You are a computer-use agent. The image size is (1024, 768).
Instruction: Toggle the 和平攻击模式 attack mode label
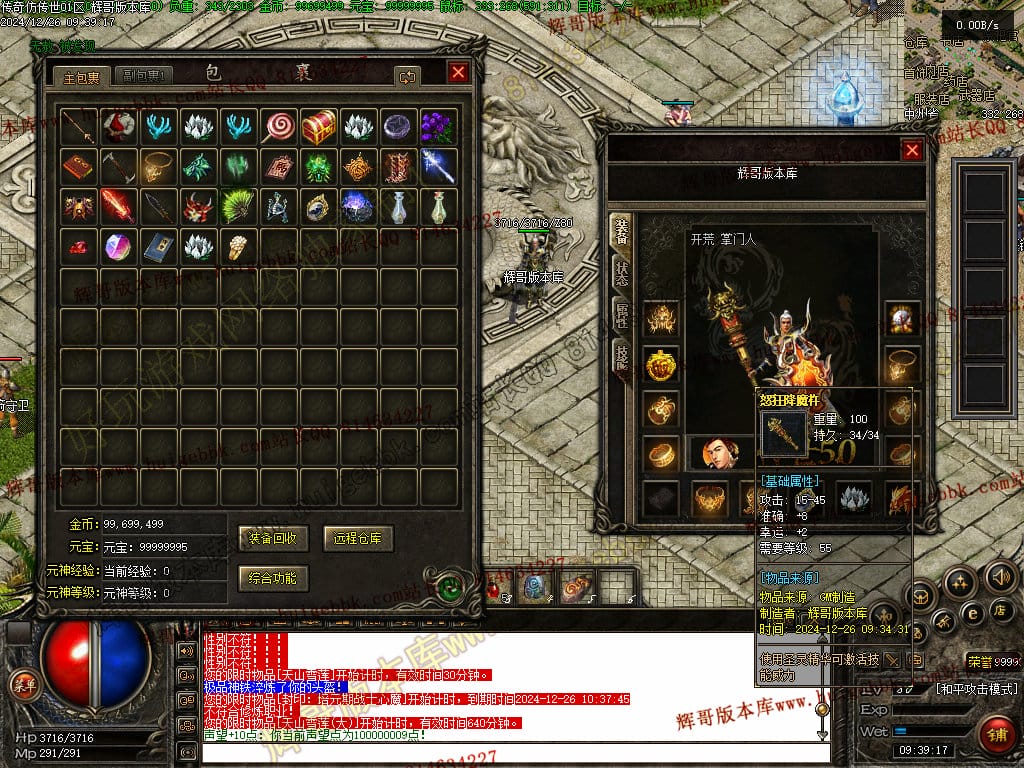pyautogui.click(x=976, y=689)
